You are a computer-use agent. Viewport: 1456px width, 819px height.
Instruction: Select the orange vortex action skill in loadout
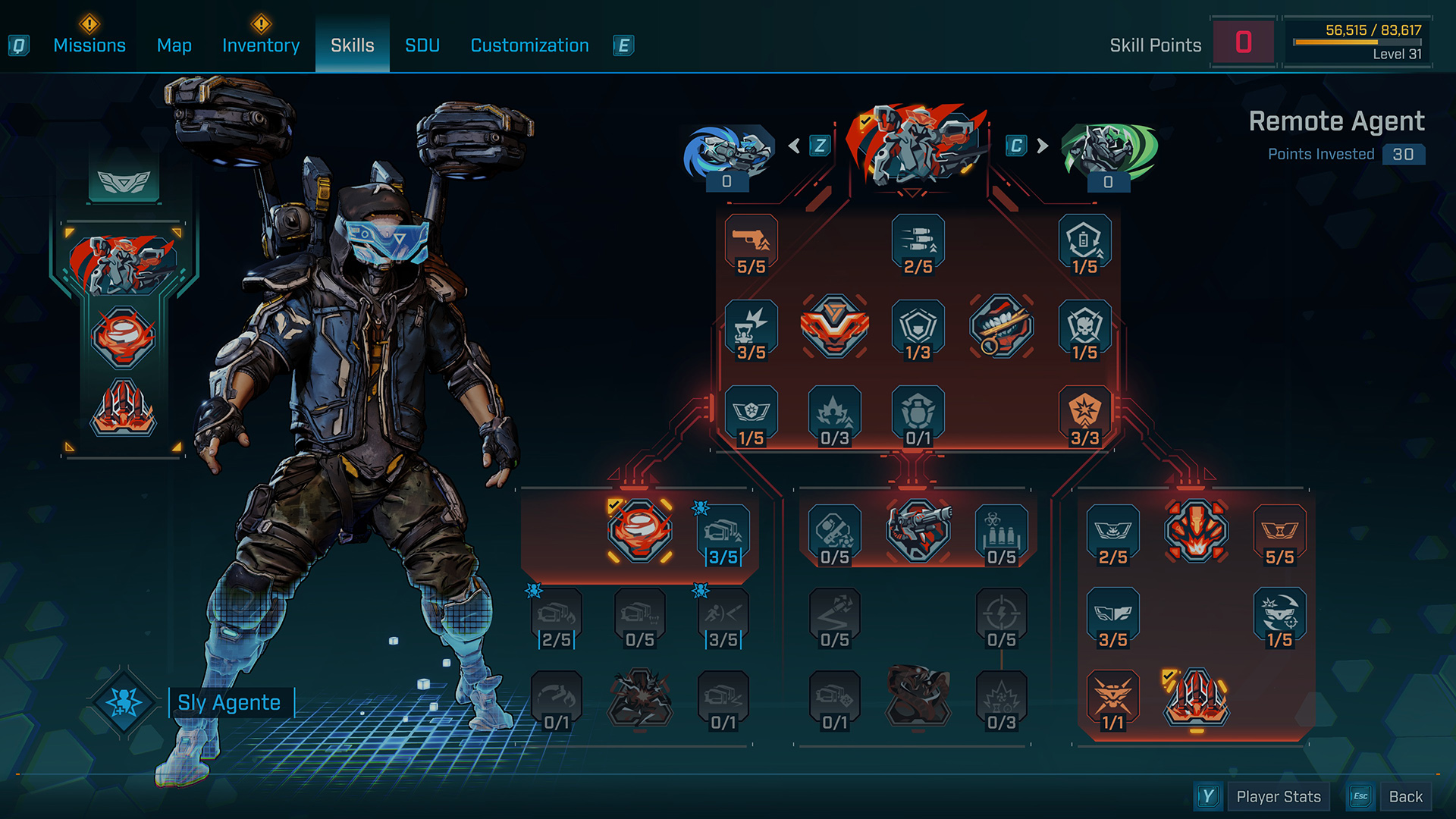point(124,336)
